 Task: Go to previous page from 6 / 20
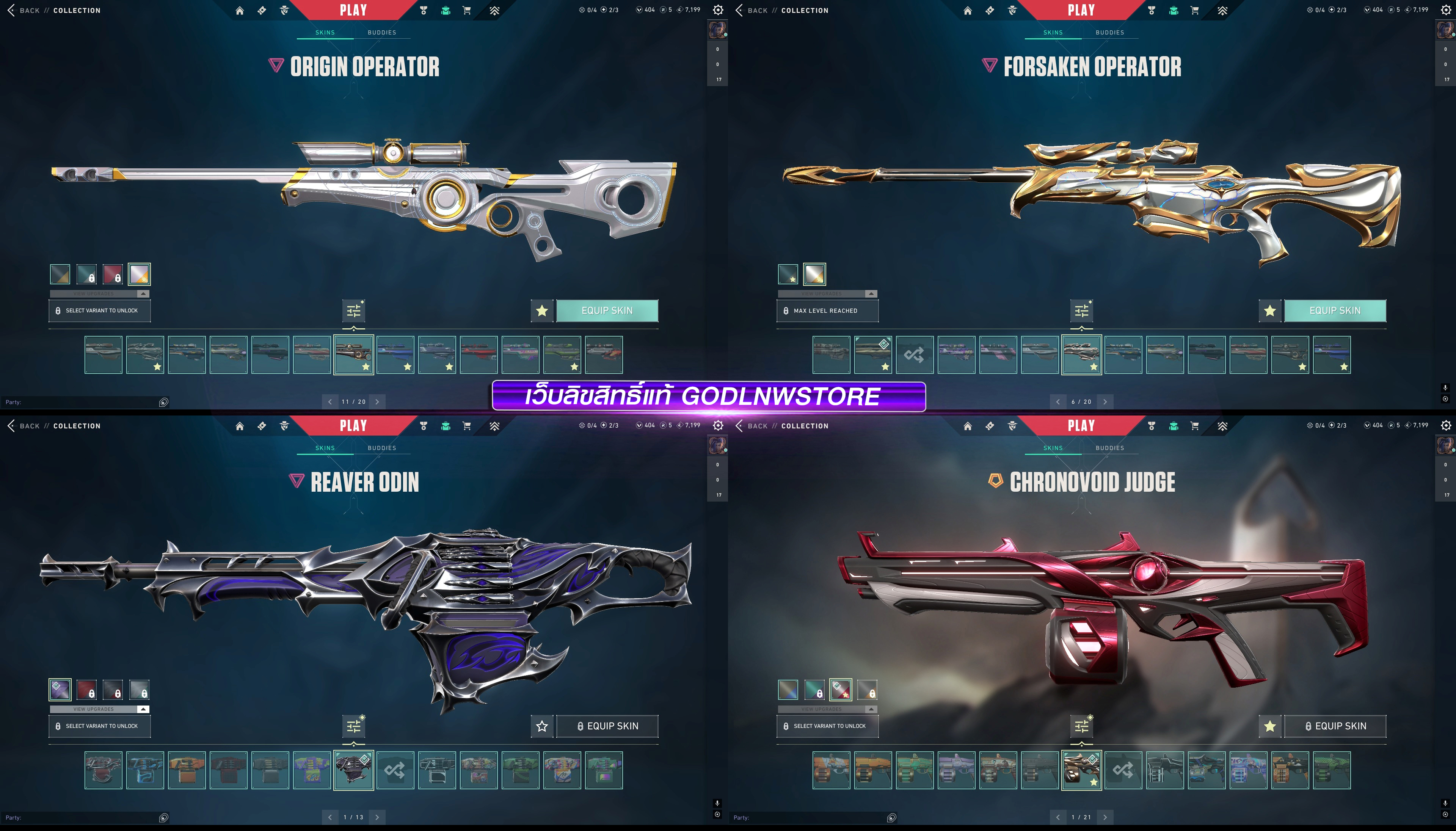[x=1057, y=402]
